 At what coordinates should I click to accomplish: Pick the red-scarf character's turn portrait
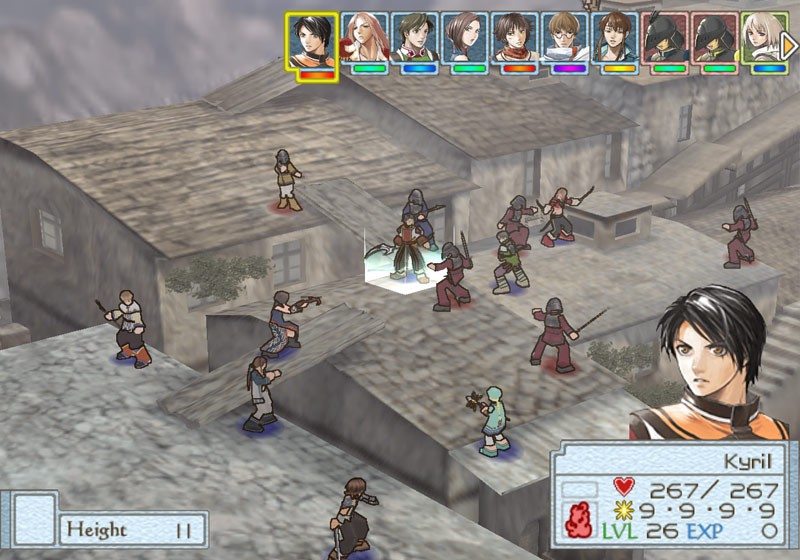point(514,38)
